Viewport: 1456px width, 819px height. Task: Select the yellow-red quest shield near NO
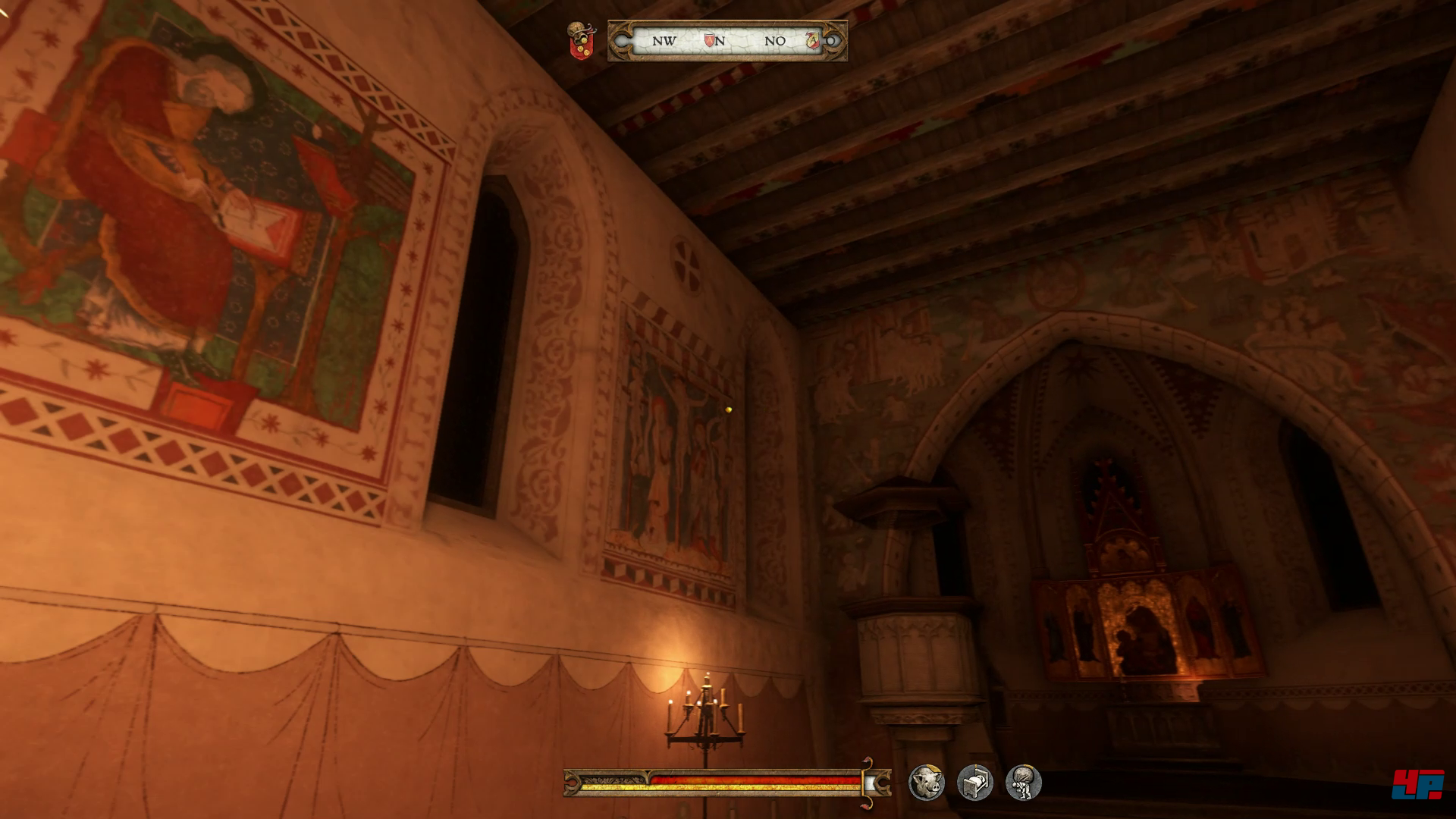[x=813, y=40]
